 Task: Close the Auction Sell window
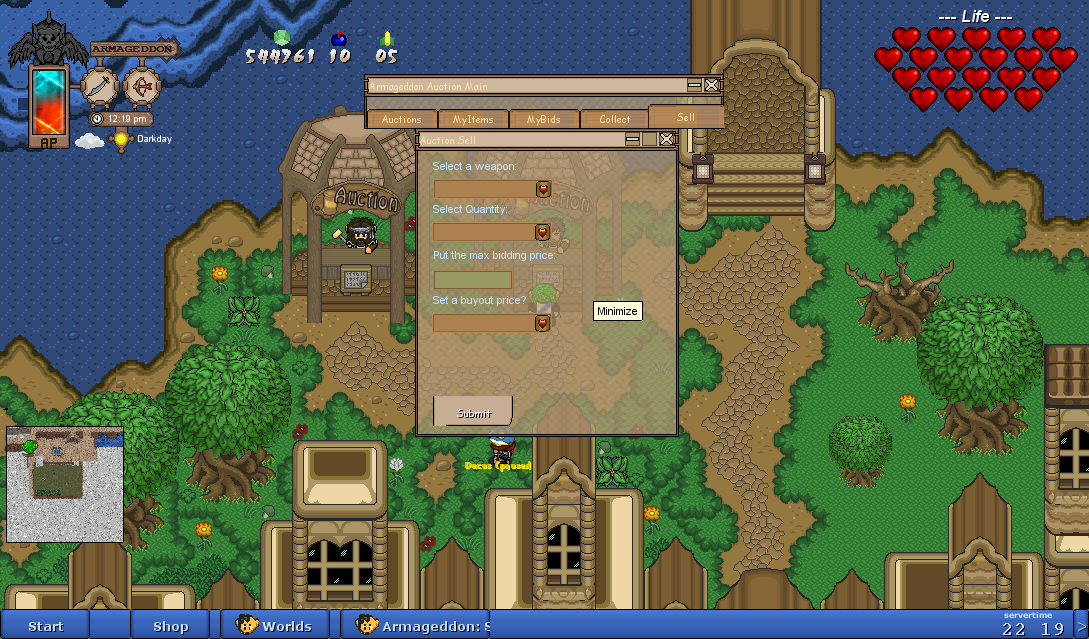(x=666, y=140)
